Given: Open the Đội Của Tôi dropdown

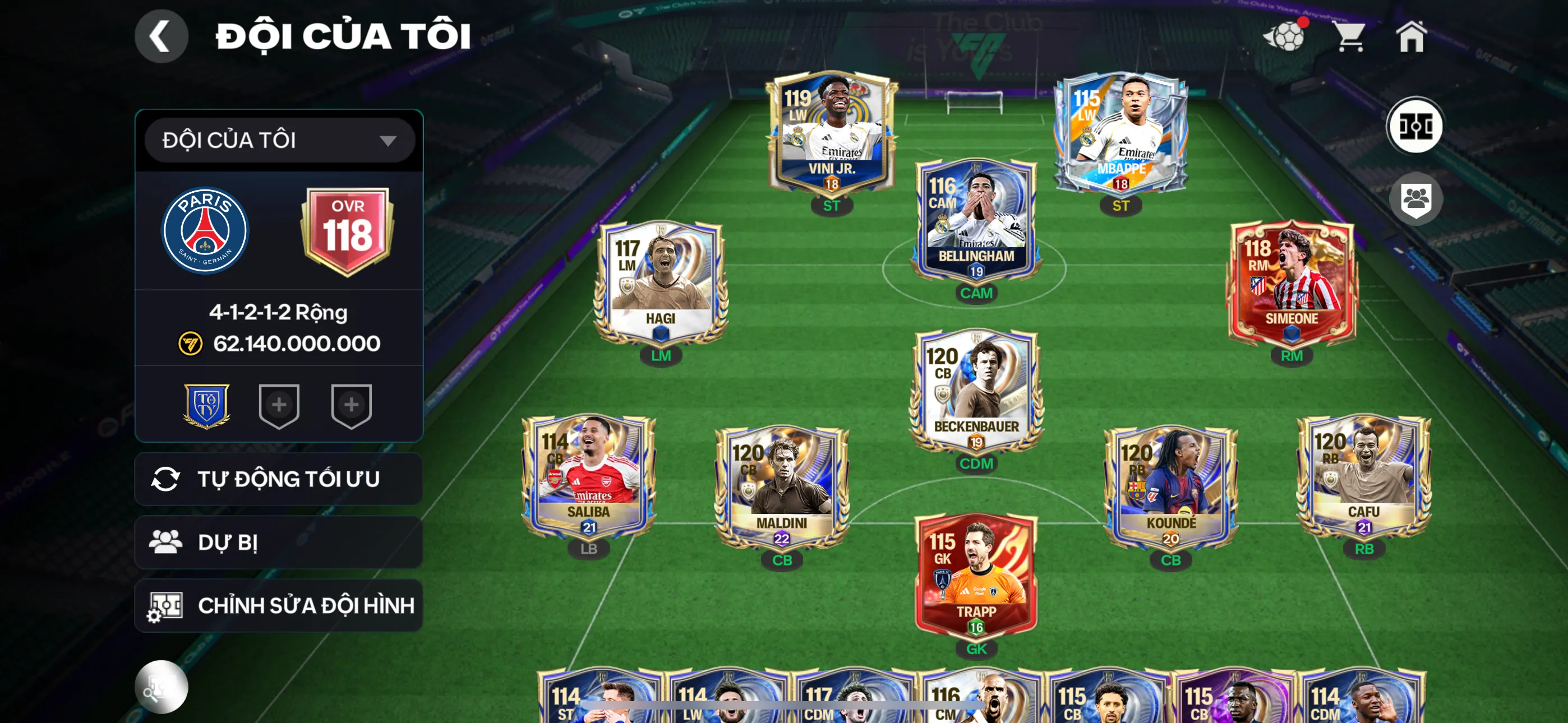Looking at the screenshot, I should 279,140.
